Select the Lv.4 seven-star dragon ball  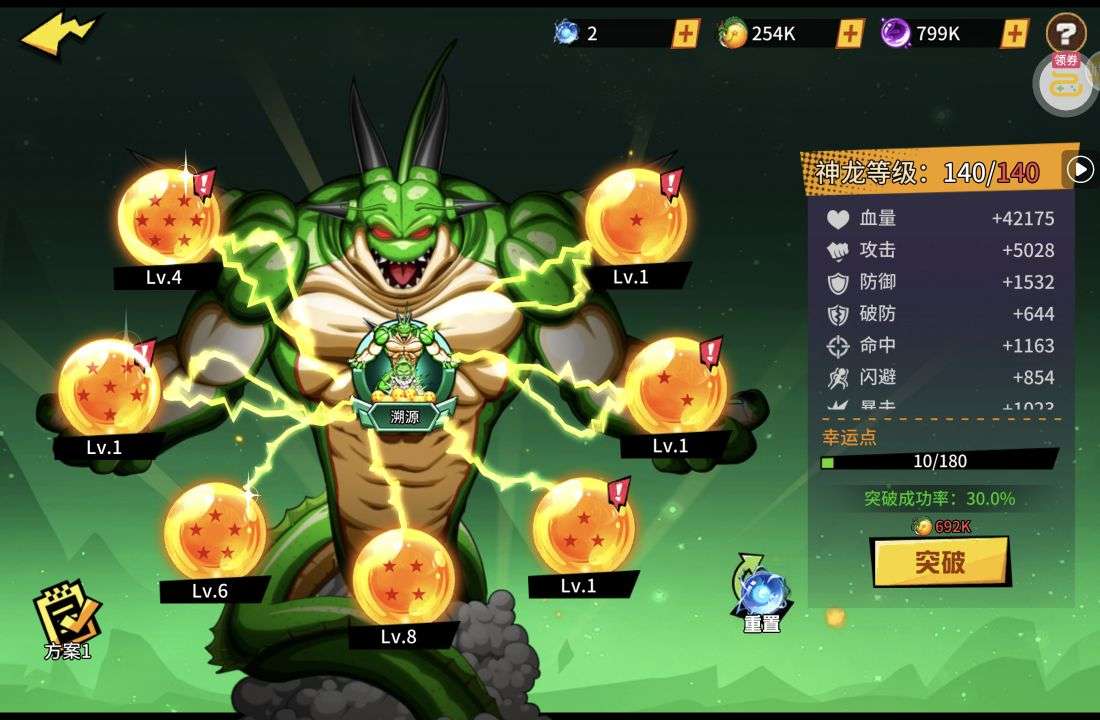167,217
